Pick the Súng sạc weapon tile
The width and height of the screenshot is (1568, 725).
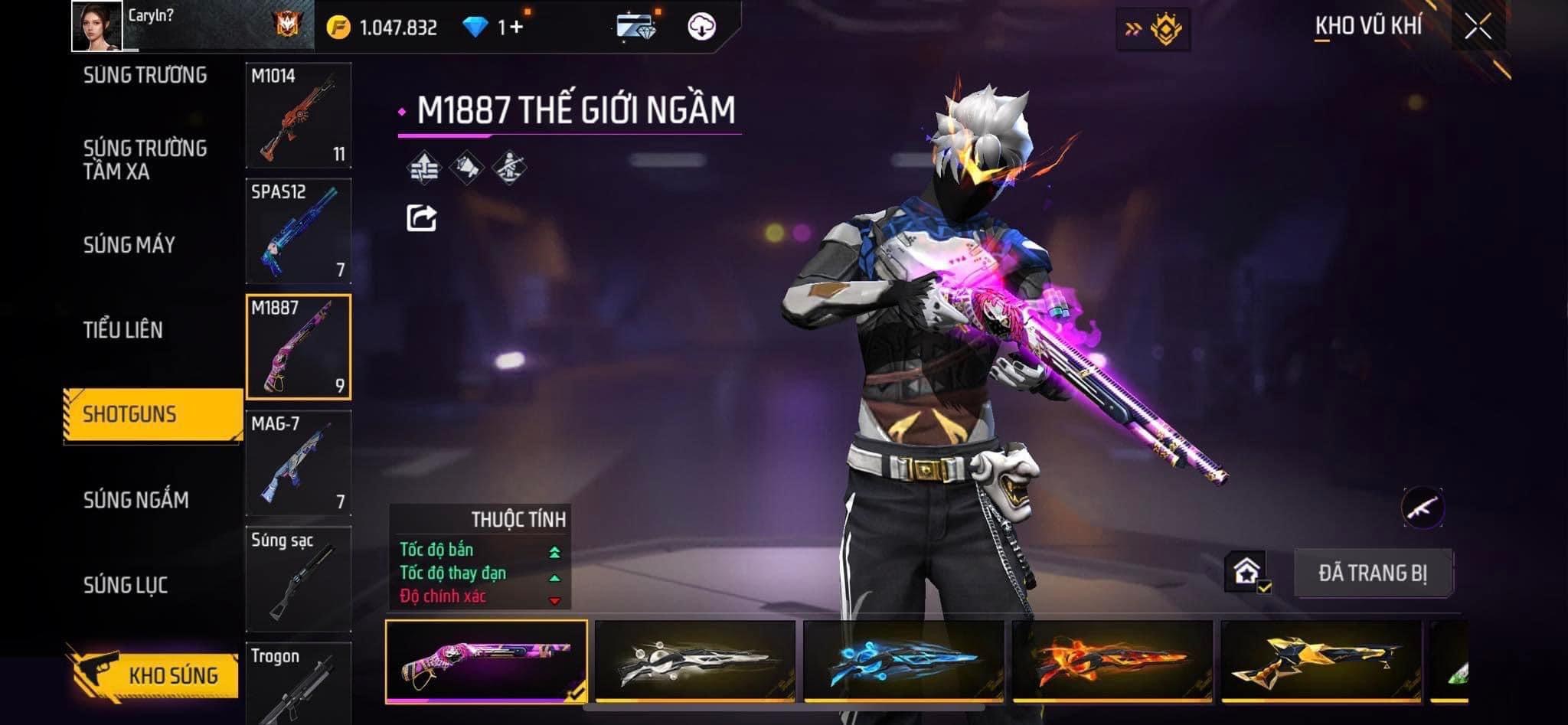tap(299, 579)
